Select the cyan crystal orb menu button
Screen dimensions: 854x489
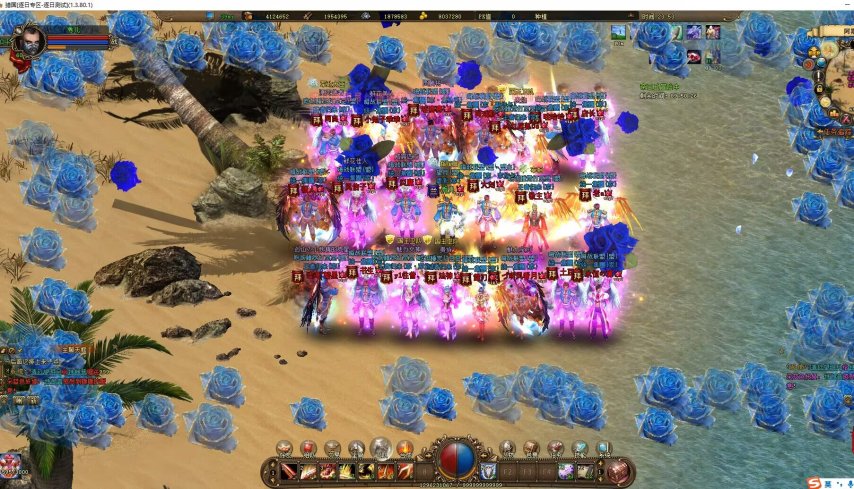pyautogui.click(x=603, y=448)
